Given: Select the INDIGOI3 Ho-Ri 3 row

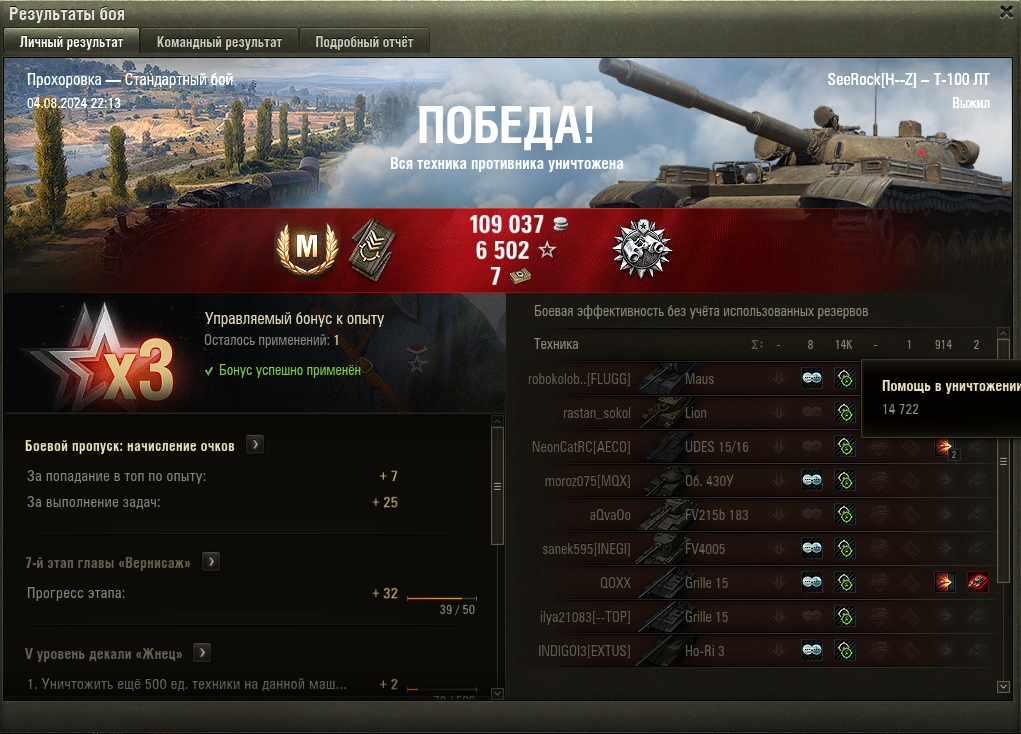Looking at the screenshot, I should tap(700, 651).
